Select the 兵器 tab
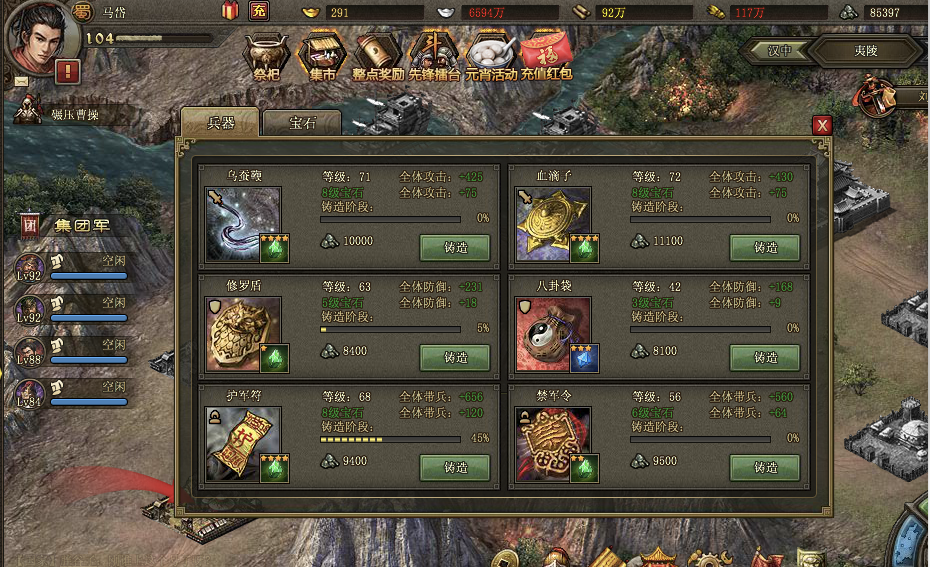 [220, 123]
